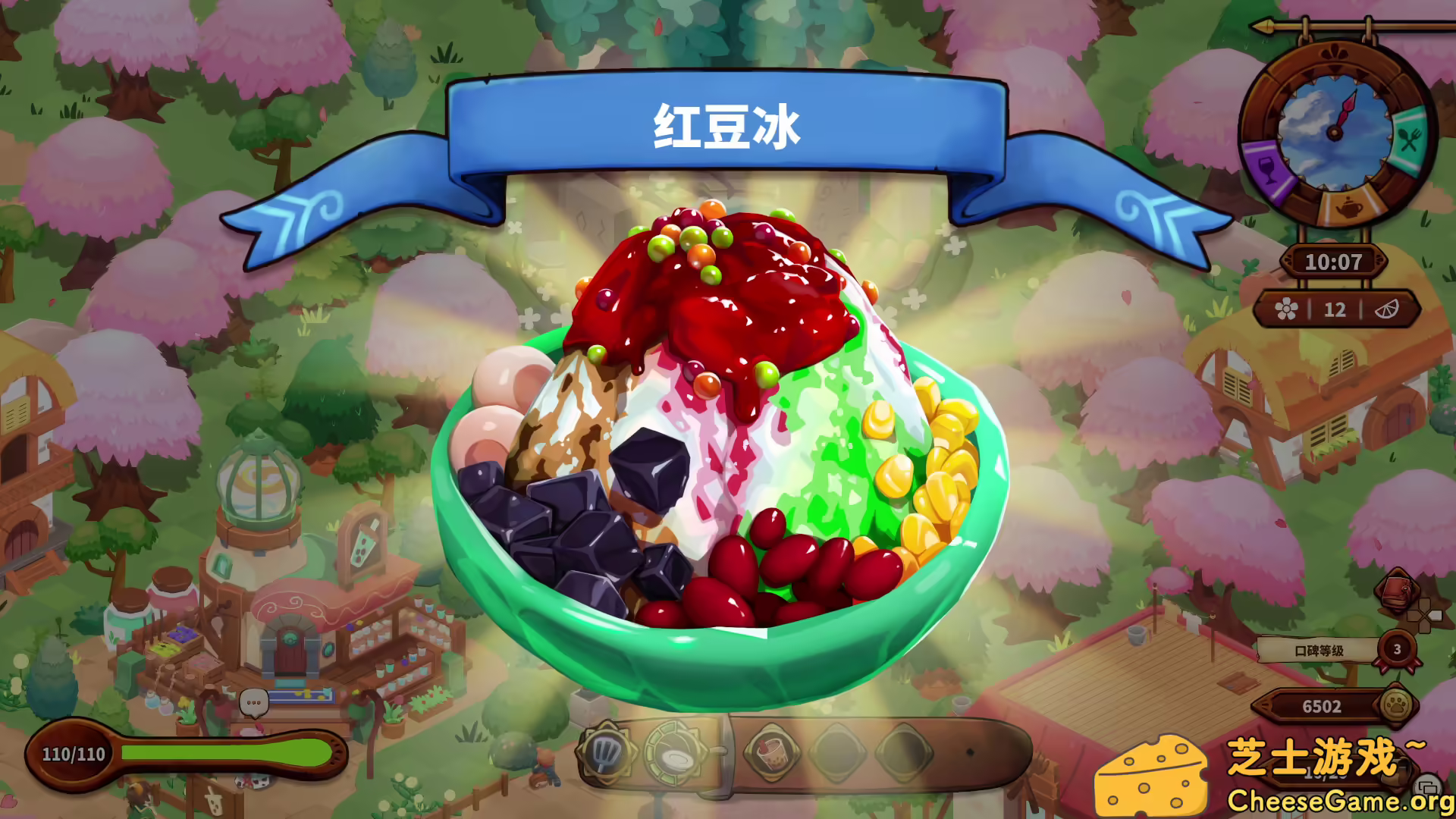Click the lemon slice icon in the currency bar
Viewport: 1456px width, 819px height.
1387,309
